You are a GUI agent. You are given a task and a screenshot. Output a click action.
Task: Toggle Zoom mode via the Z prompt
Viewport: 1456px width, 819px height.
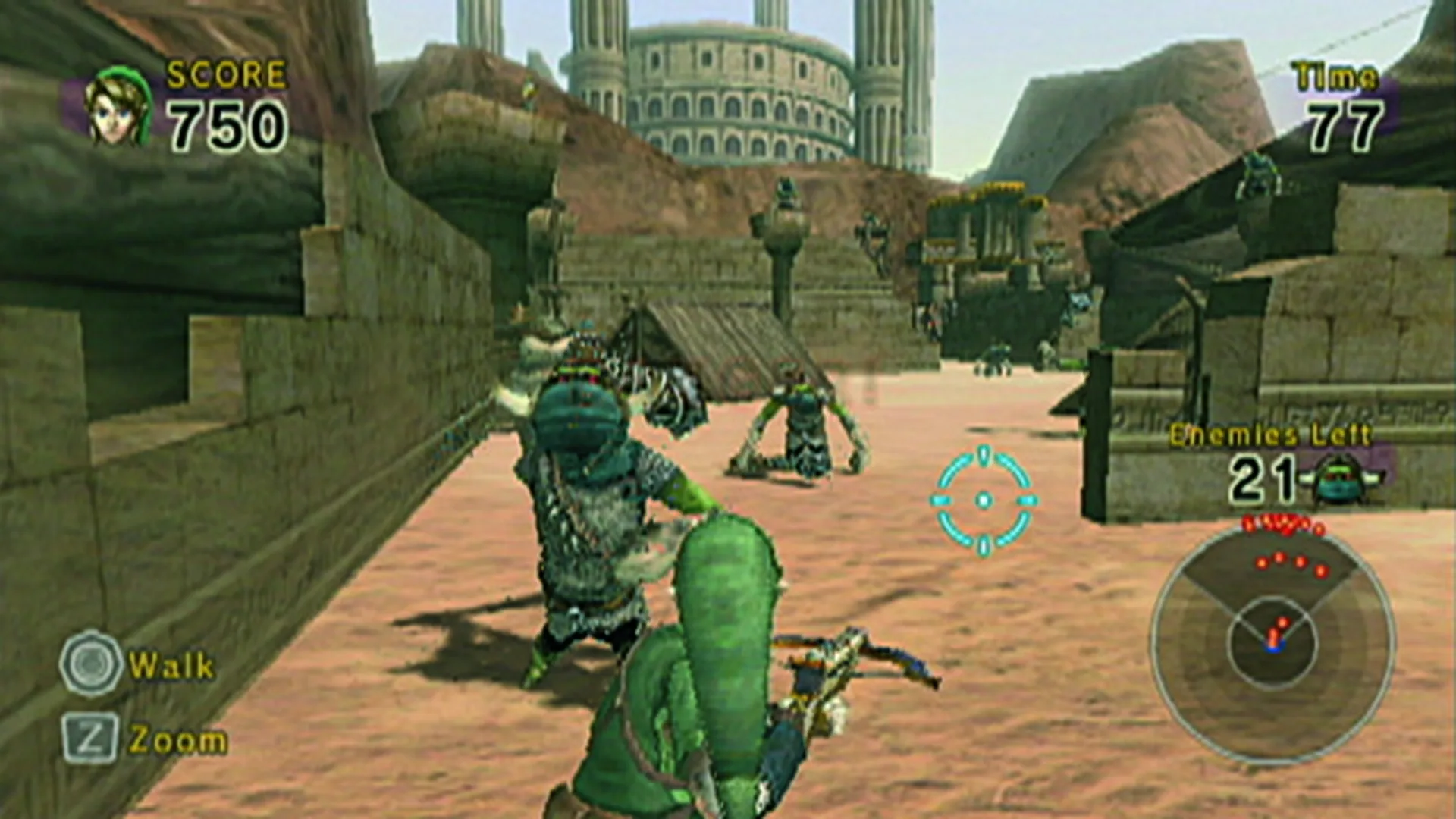point(91,734)
